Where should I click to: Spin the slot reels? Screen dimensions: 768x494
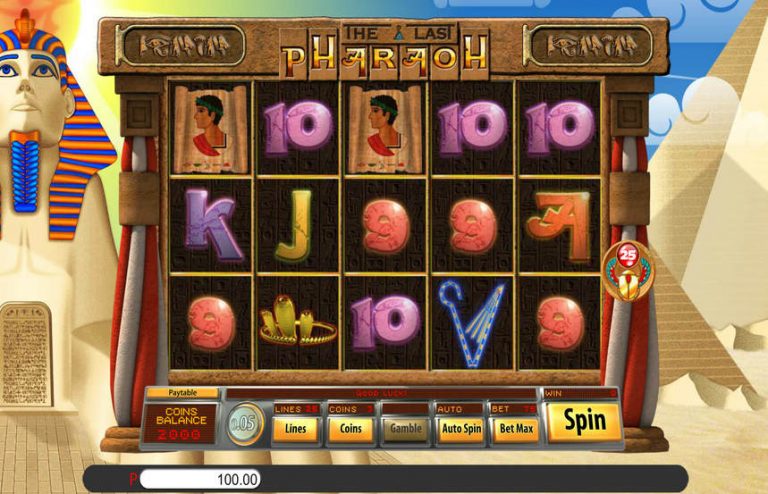[x=584, y=422]
